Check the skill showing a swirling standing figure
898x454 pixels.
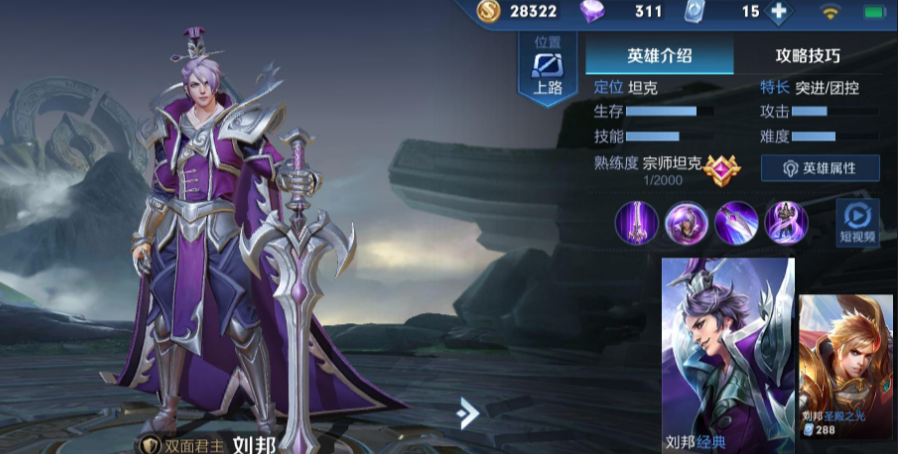tap(786, 222)
